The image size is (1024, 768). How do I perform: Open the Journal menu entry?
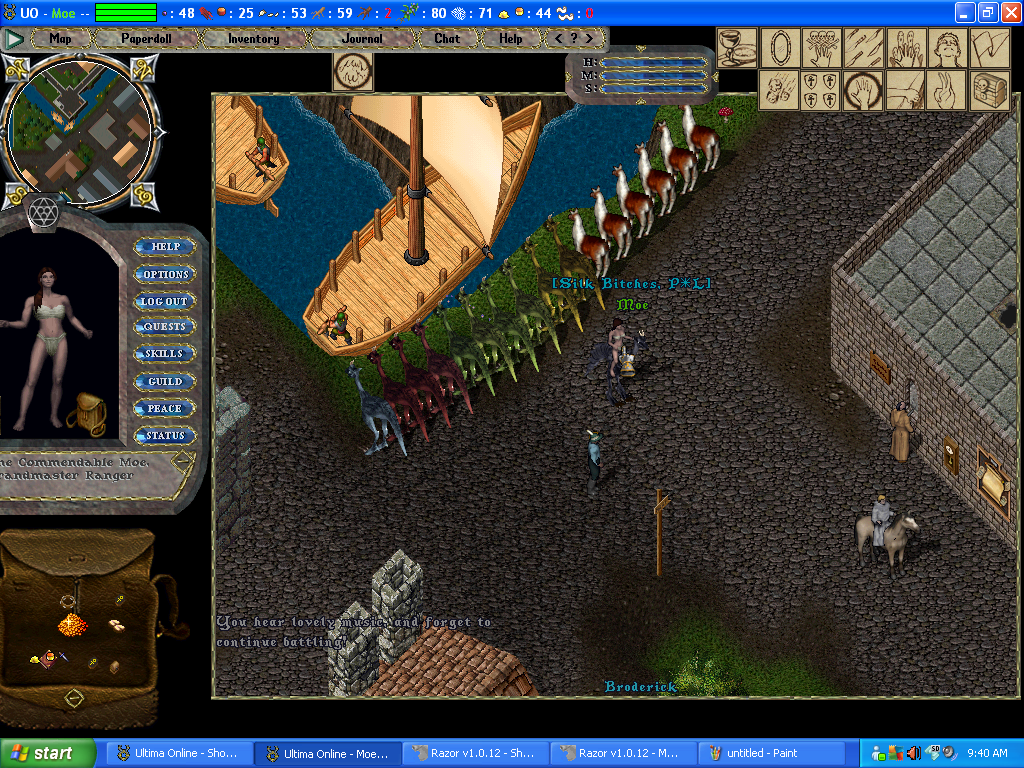361,39
